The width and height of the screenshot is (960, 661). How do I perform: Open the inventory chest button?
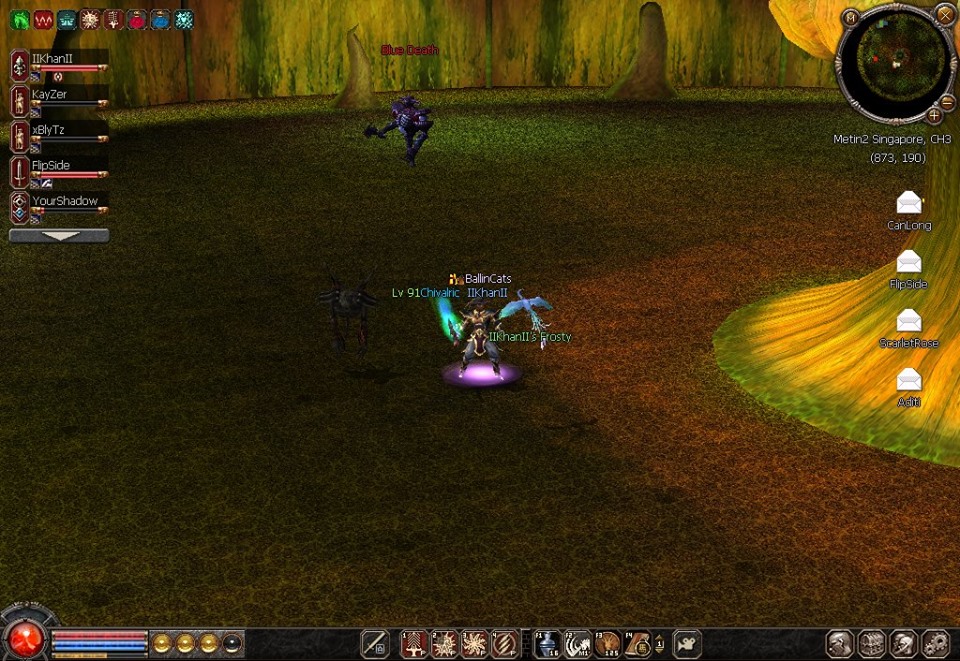(x=872, y=643)
